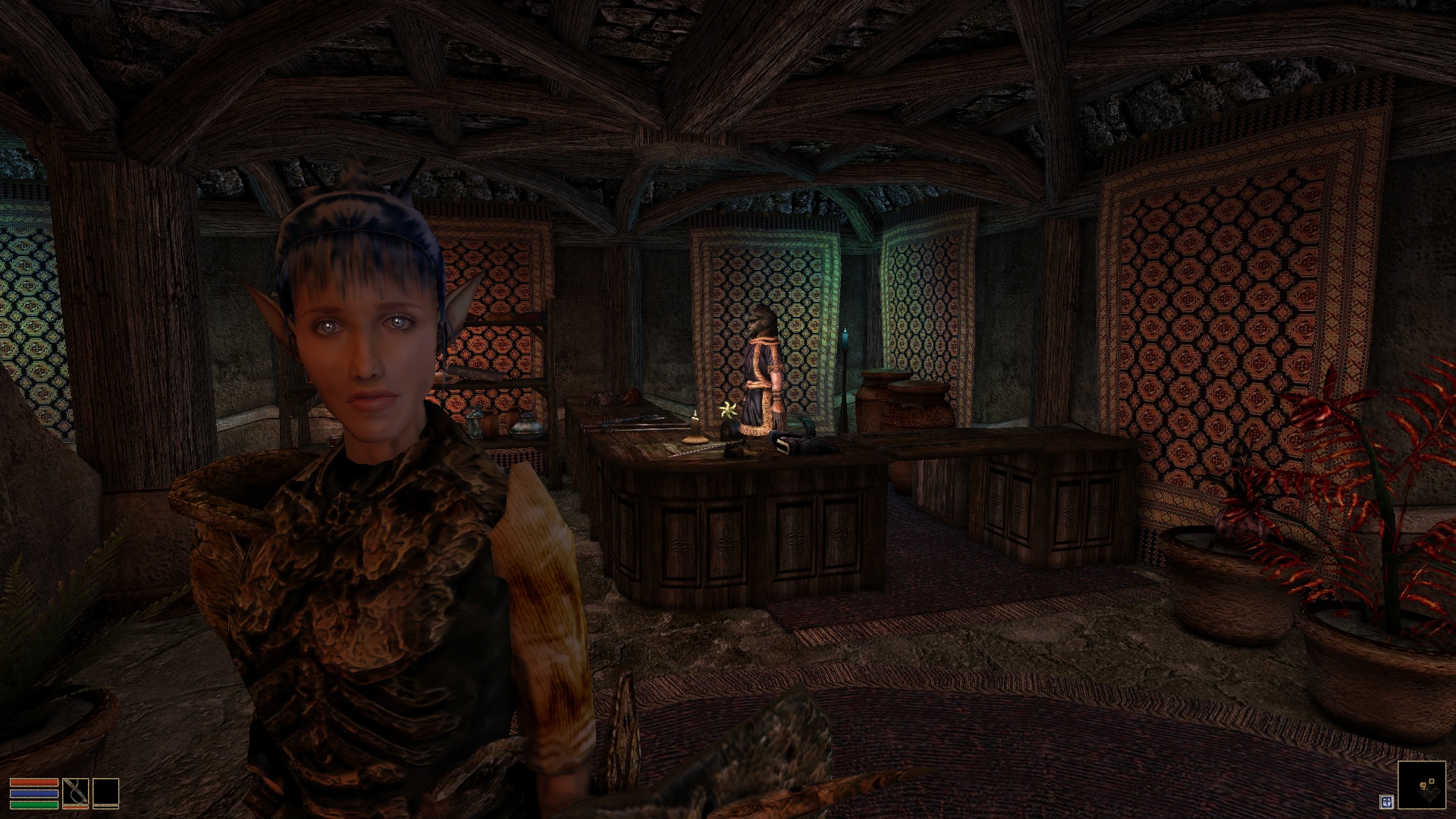Click the blue magicka bar
This screenshot has height=819, width=1456.
34,793
